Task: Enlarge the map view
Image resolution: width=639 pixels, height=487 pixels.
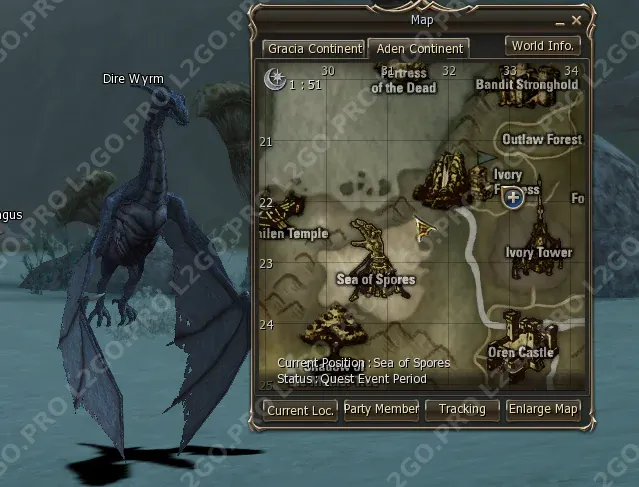Action: [543, 409]
